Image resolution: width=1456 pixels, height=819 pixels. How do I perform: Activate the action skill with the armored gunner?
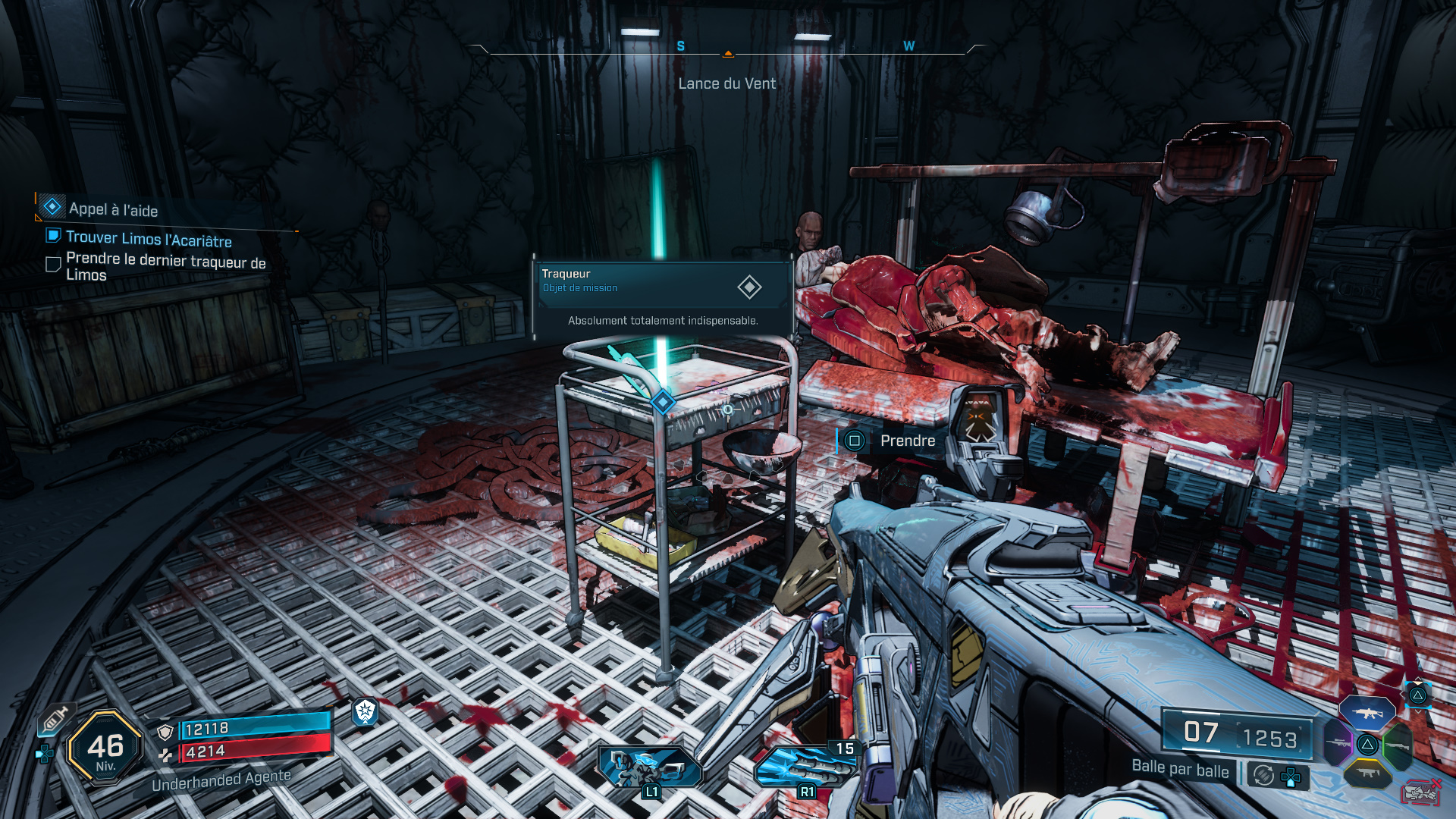click(650, 767)
